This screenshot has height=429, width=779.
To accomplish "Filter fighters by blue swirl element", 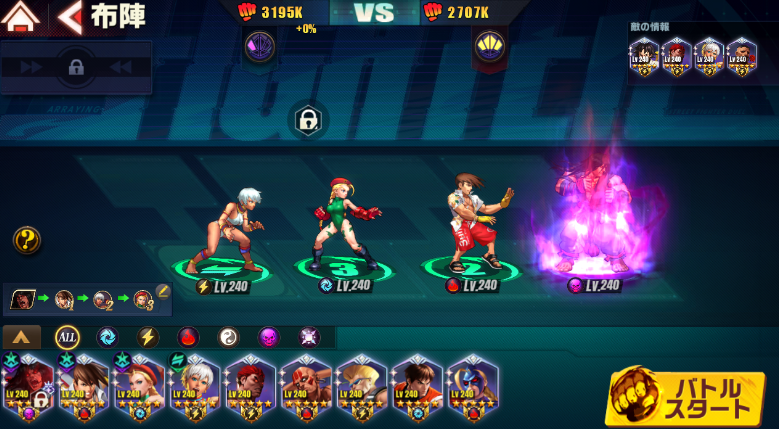I will pyautogui.click(x=107, y=337).
